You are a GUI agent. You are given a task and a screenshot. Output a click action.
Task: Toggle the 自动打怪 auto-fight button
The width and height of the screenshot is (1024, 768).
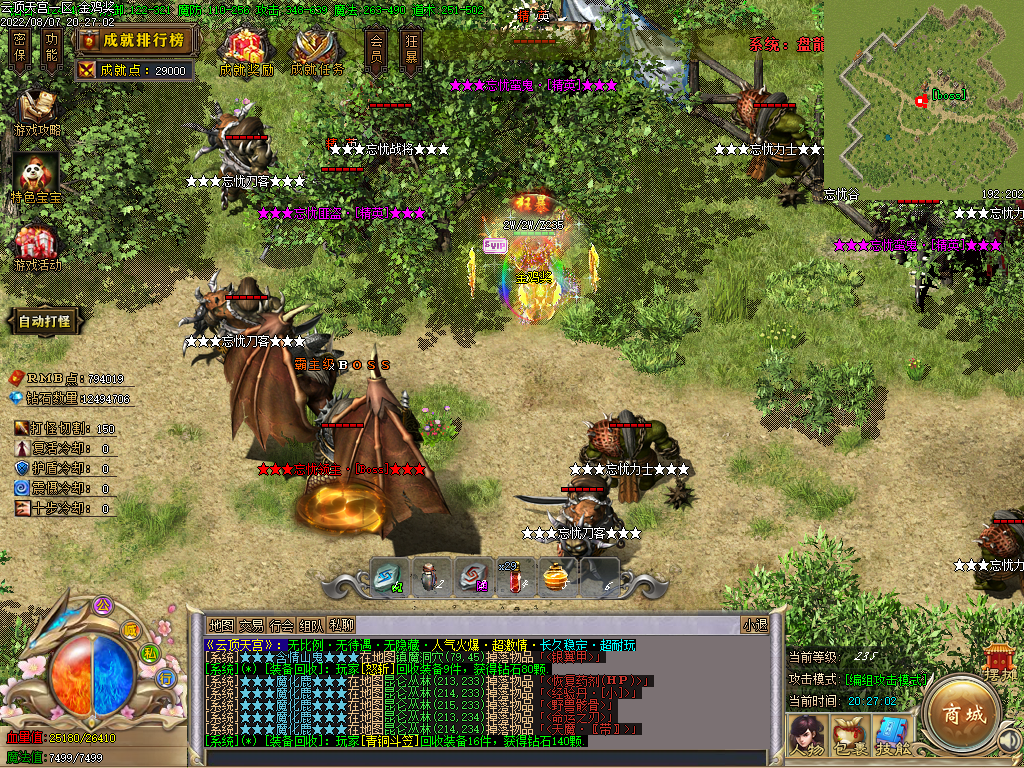44,321
